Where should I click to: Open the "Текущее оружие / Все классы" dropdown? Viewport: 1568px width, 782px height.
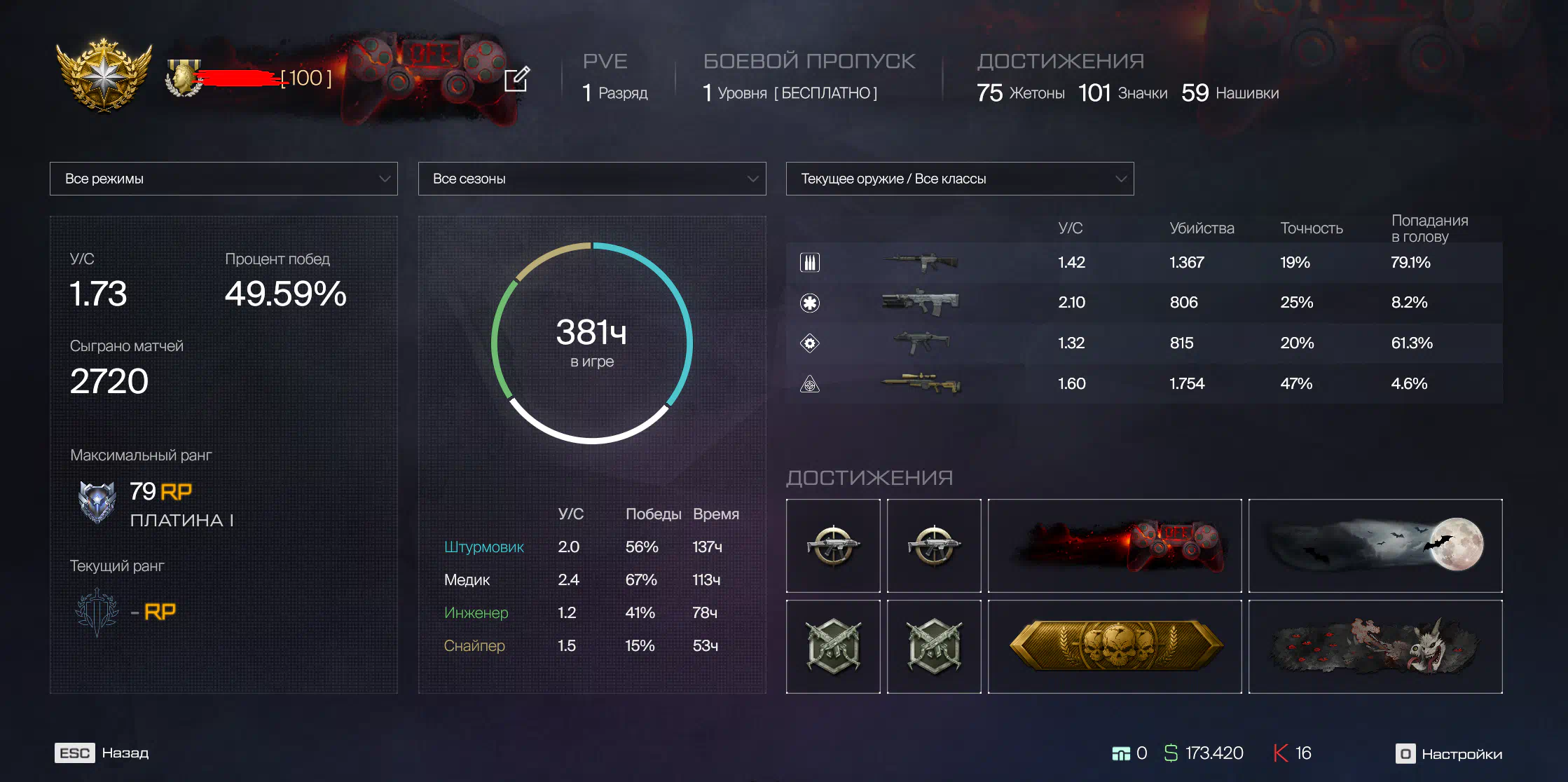(x=959, y=179)
